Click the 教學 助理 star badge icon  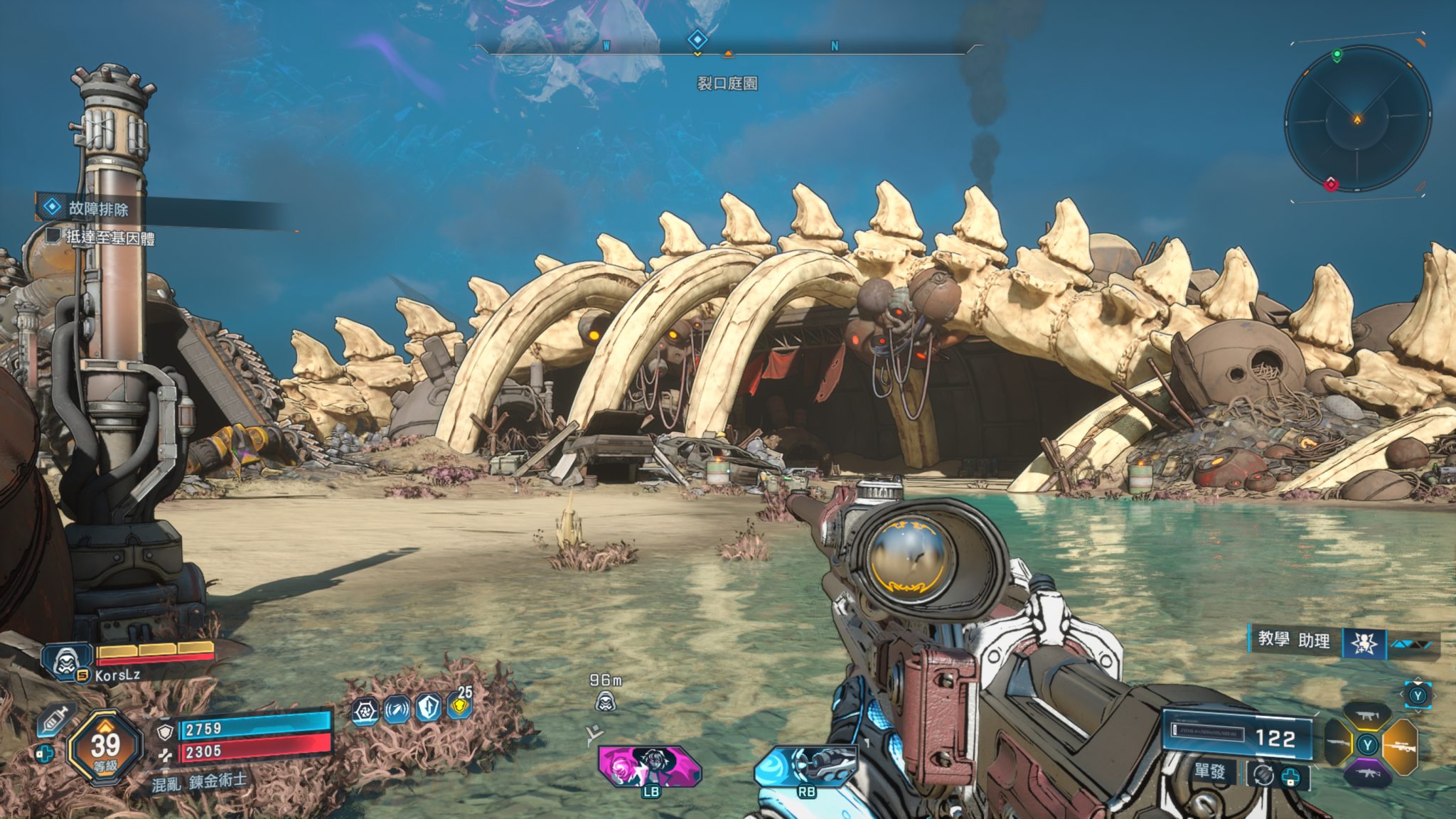1362,643
